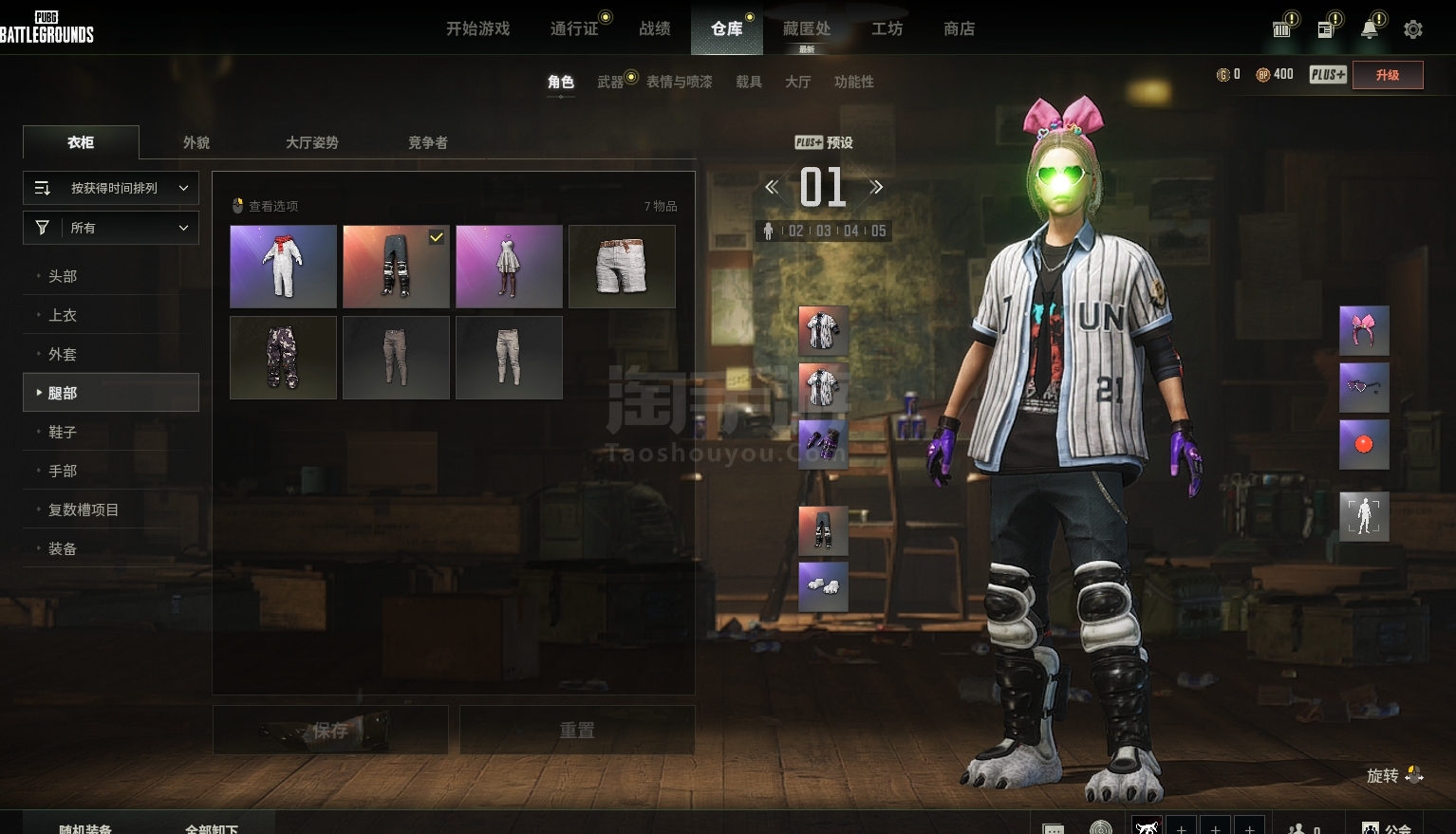Open the 按获得时间排列 sort dropdown
The width and height of the screenshot is (1456, 834).
[111, 188]
